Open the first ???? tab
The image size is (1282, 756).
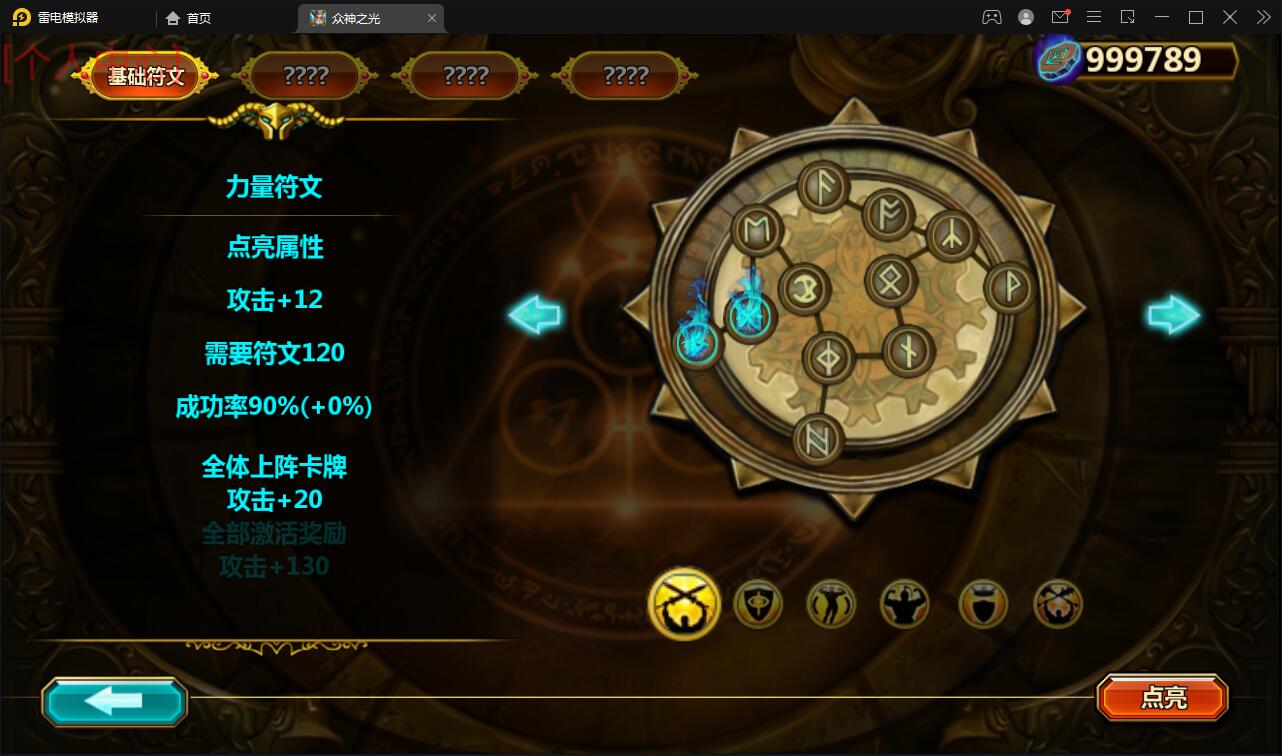pyautogui.click(x=307, y=75)
